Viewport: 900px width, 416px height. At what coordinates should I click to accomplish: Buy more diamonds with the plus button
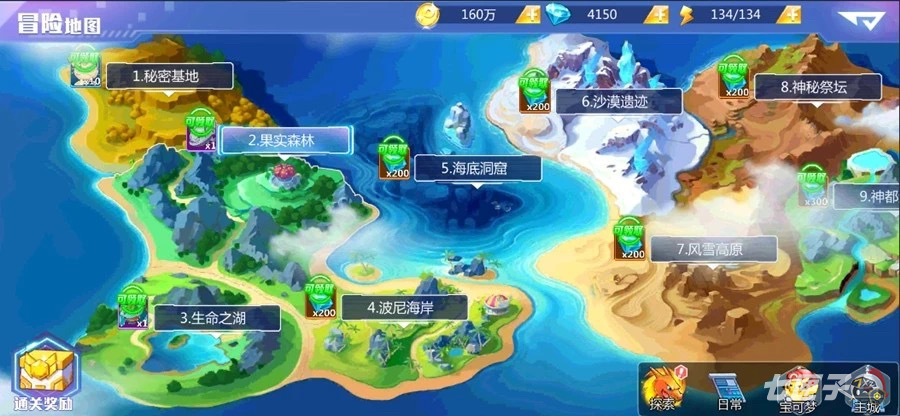(660, 15)
